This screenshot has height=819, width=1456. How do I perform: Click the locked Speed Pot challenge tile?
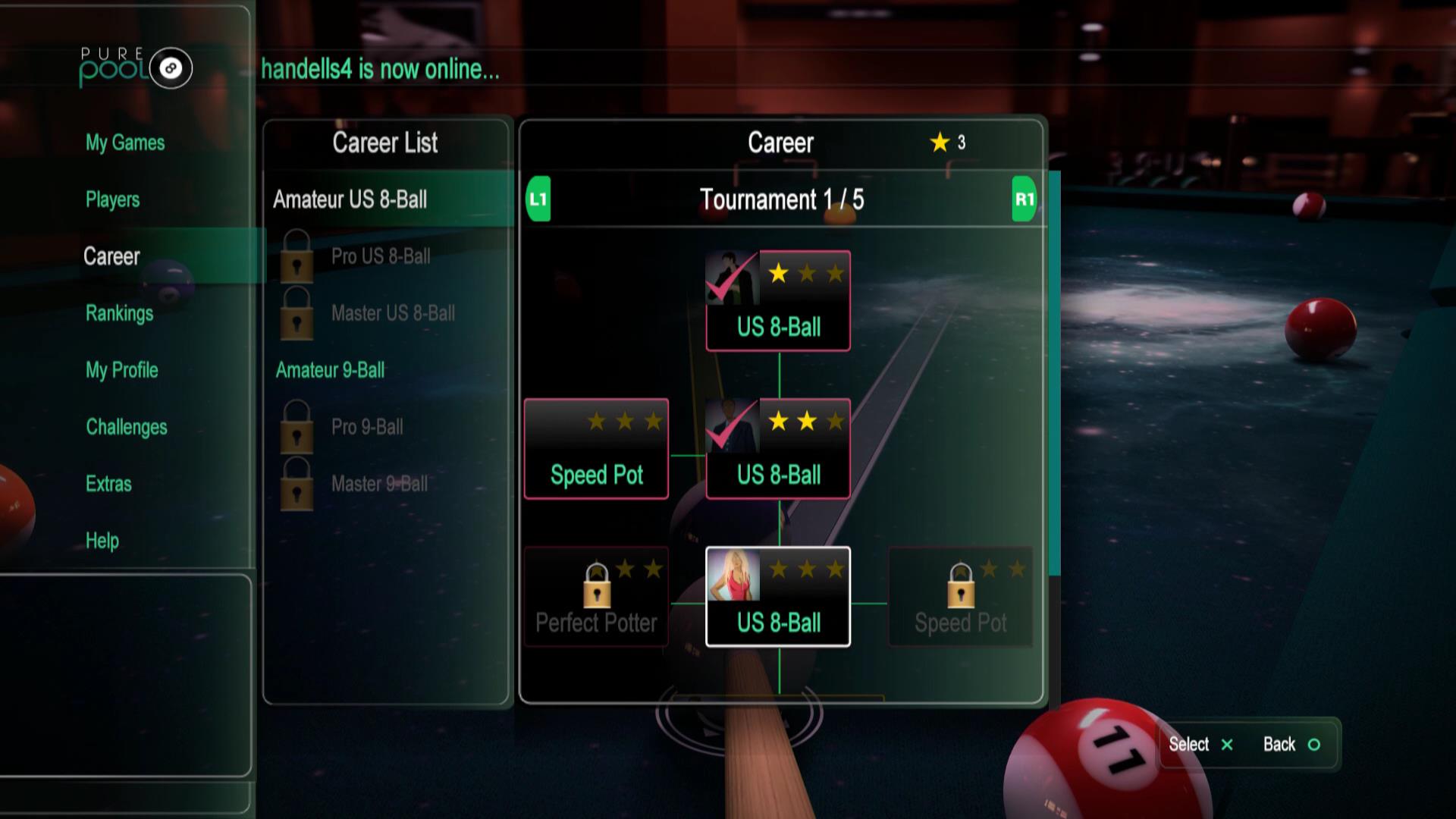pyautogui.click(x=960, y=597)
